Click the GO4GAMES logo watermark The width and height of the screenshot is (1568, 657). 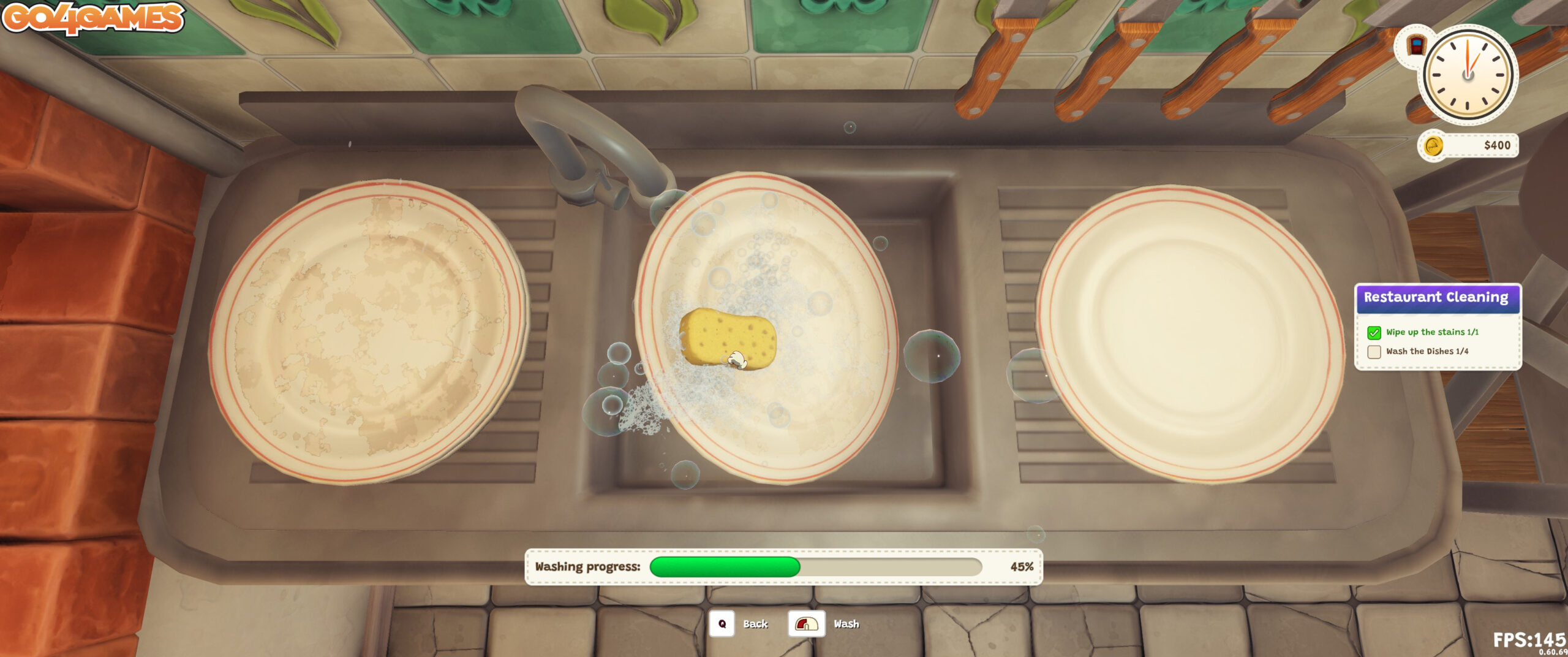(93, 17)
